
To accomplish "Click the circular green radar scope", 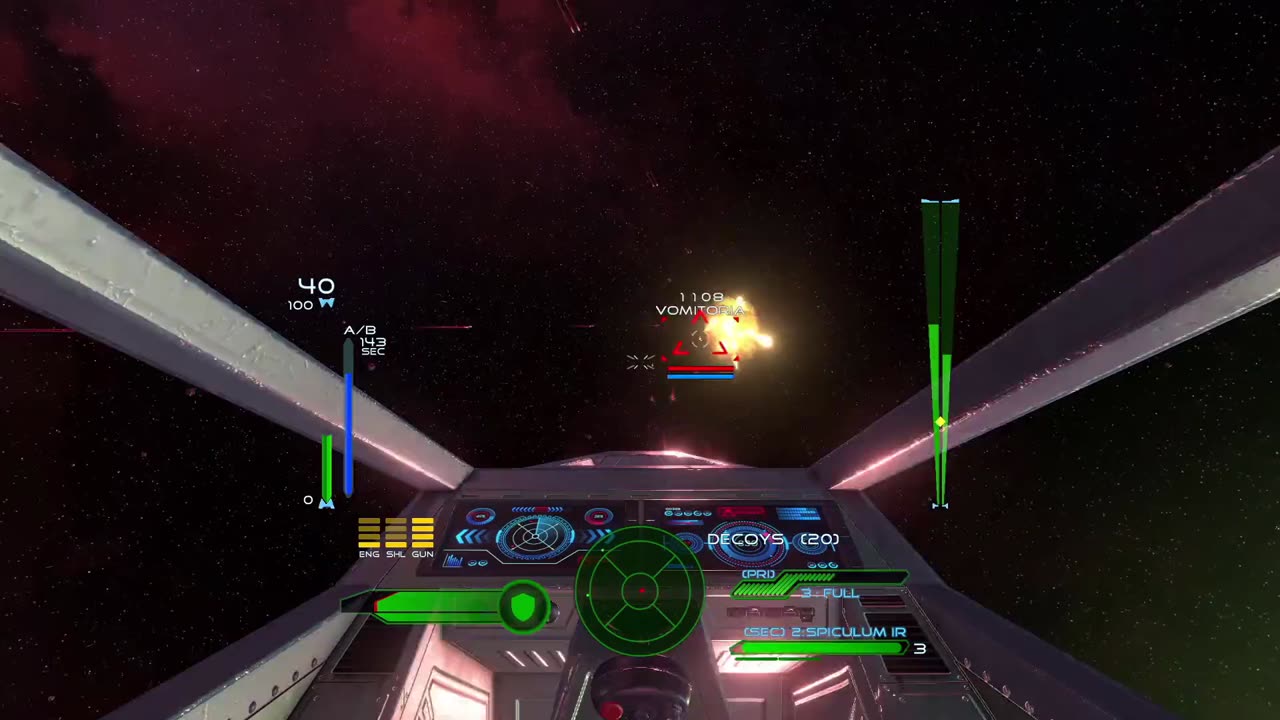I will 640,591.
